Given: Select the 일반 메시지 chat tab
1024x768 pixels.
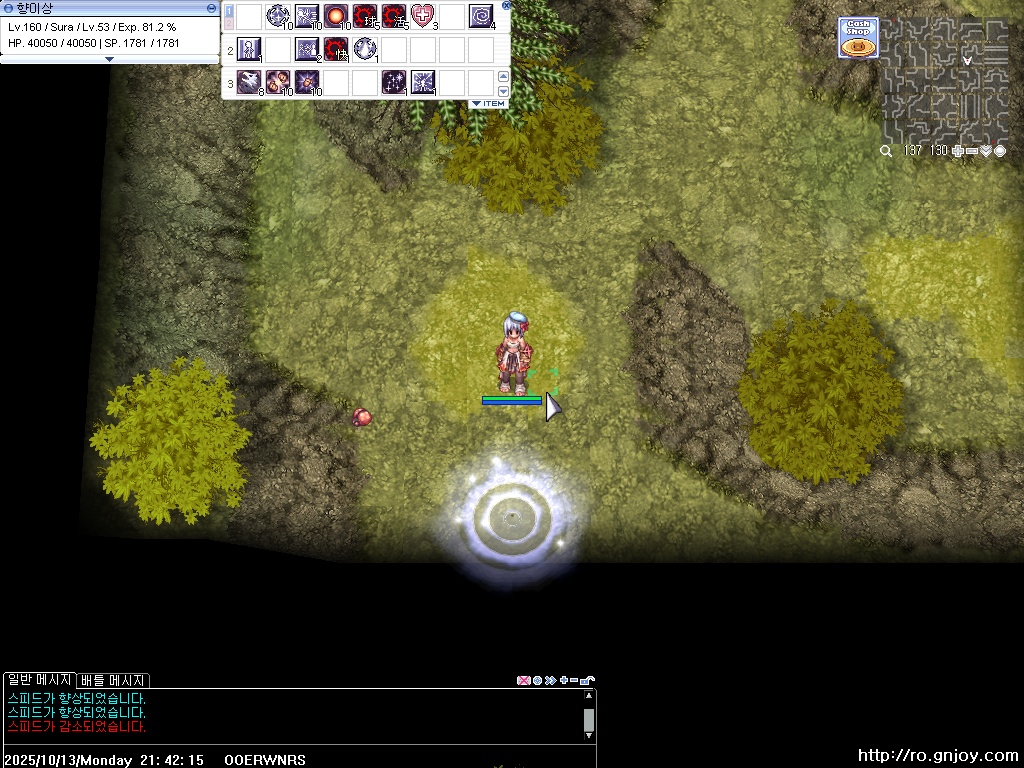Looking at the screenshot, I should (40, 680).
